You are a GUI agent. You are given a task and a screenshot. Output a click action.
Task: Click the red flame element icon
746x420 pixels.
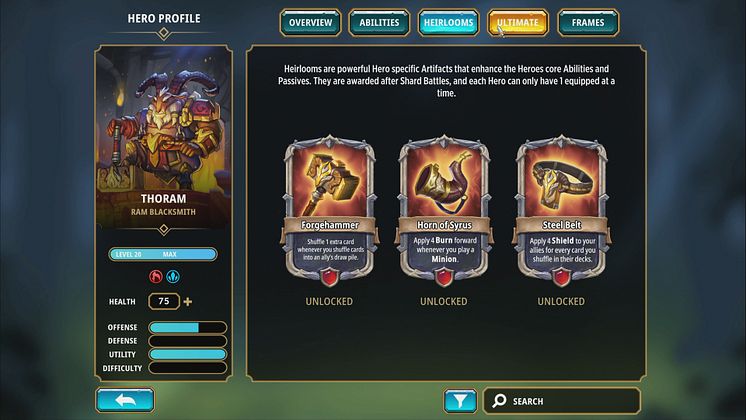[x=155, y=276]
